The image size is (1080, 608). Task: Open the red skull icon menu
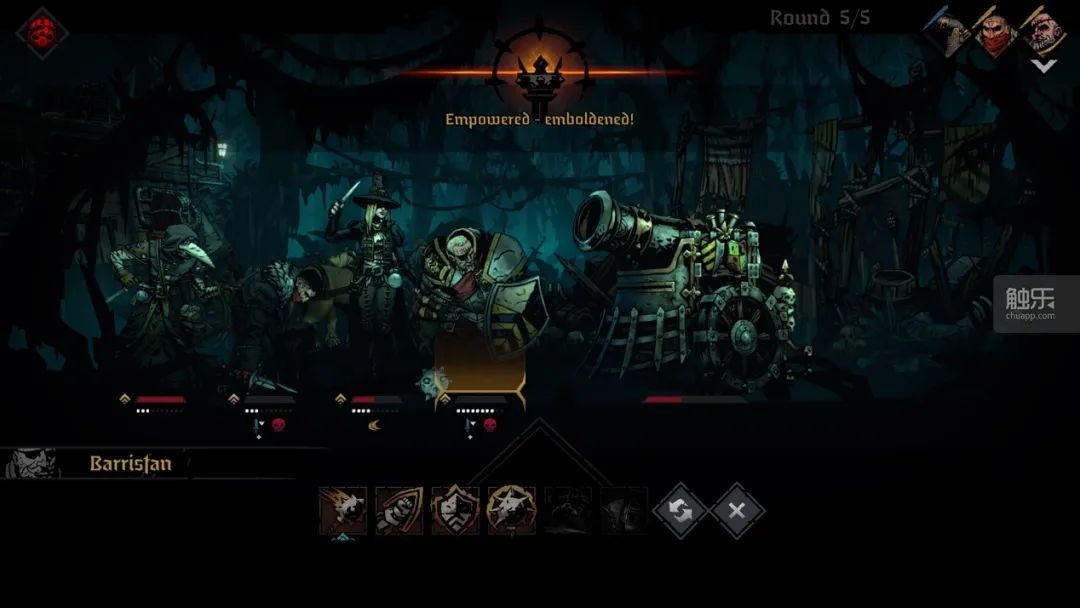(42, 32)
